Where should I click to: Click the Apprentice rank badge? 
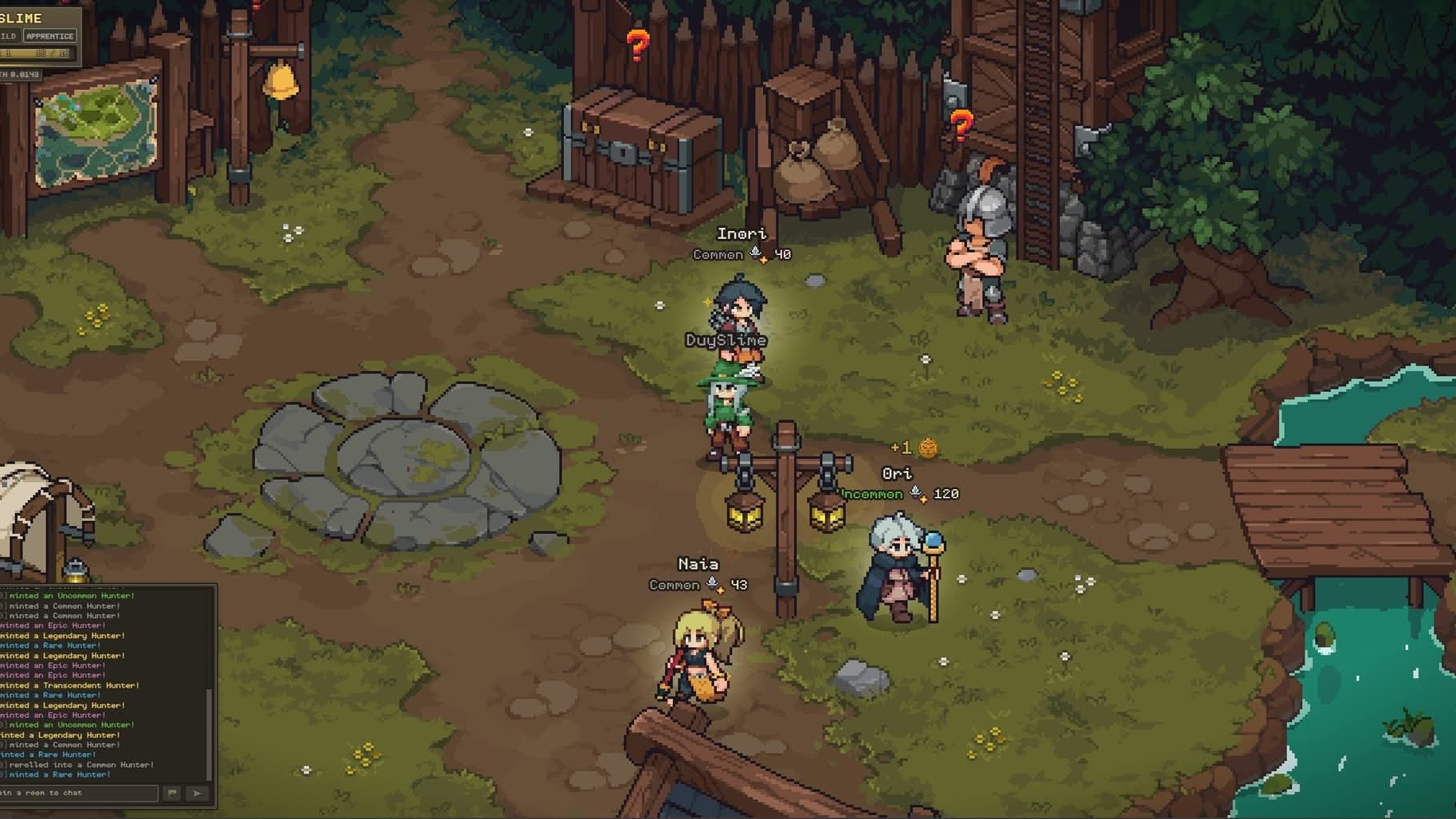click(49, 36)
